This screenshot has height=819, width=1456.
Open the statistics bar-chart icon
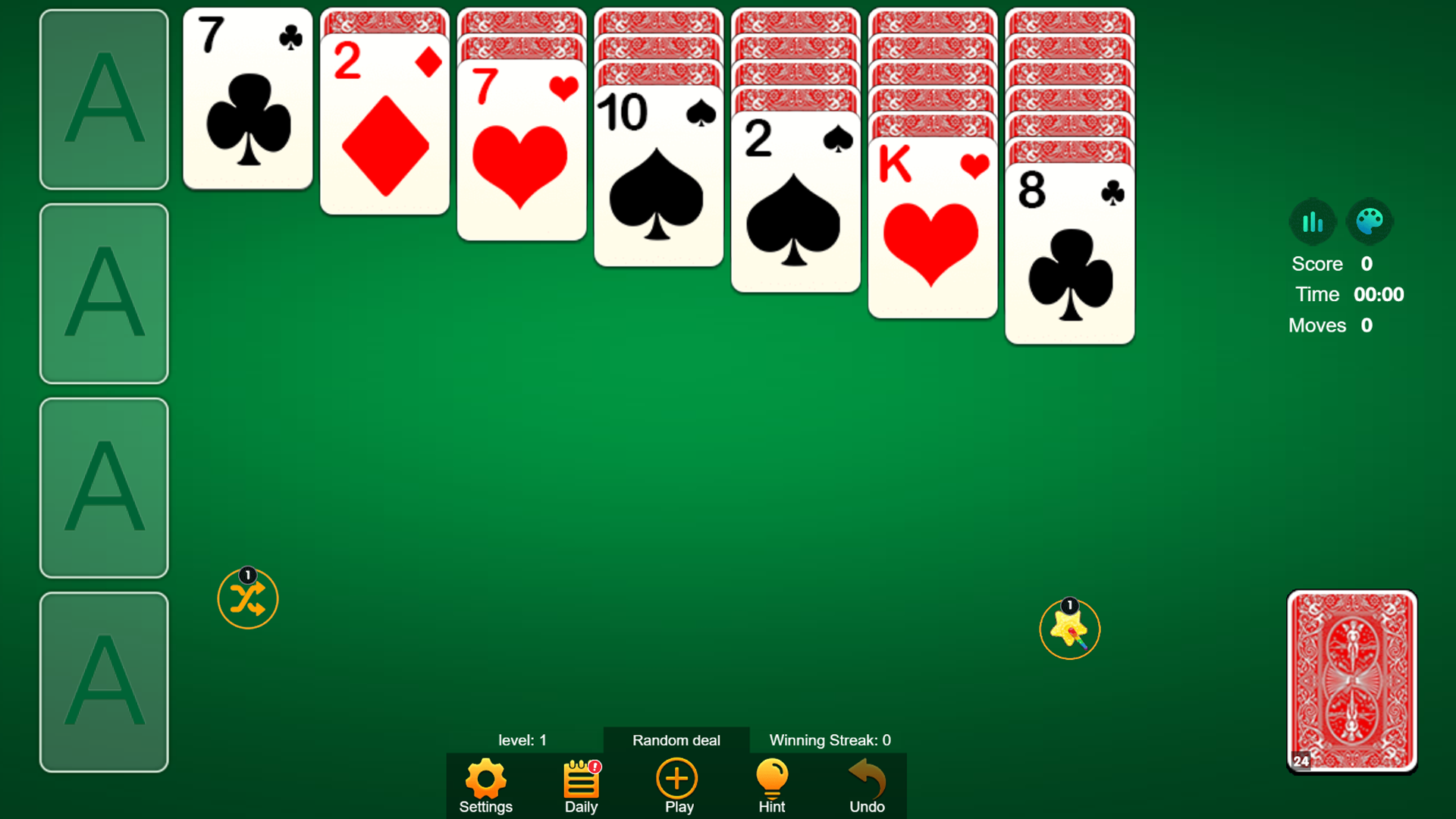pyautogui.click(x=1313, y=221)
